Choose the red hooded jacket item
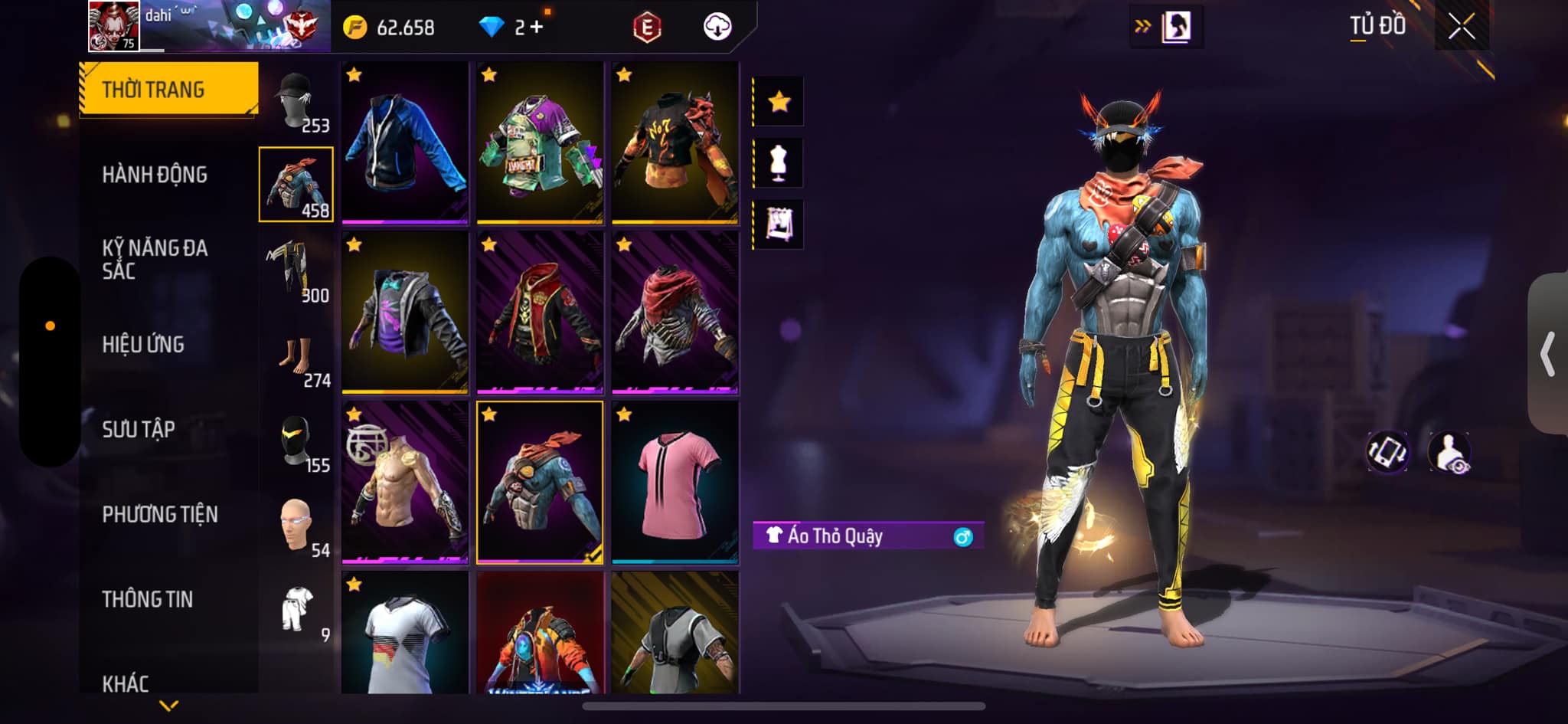 540,313
